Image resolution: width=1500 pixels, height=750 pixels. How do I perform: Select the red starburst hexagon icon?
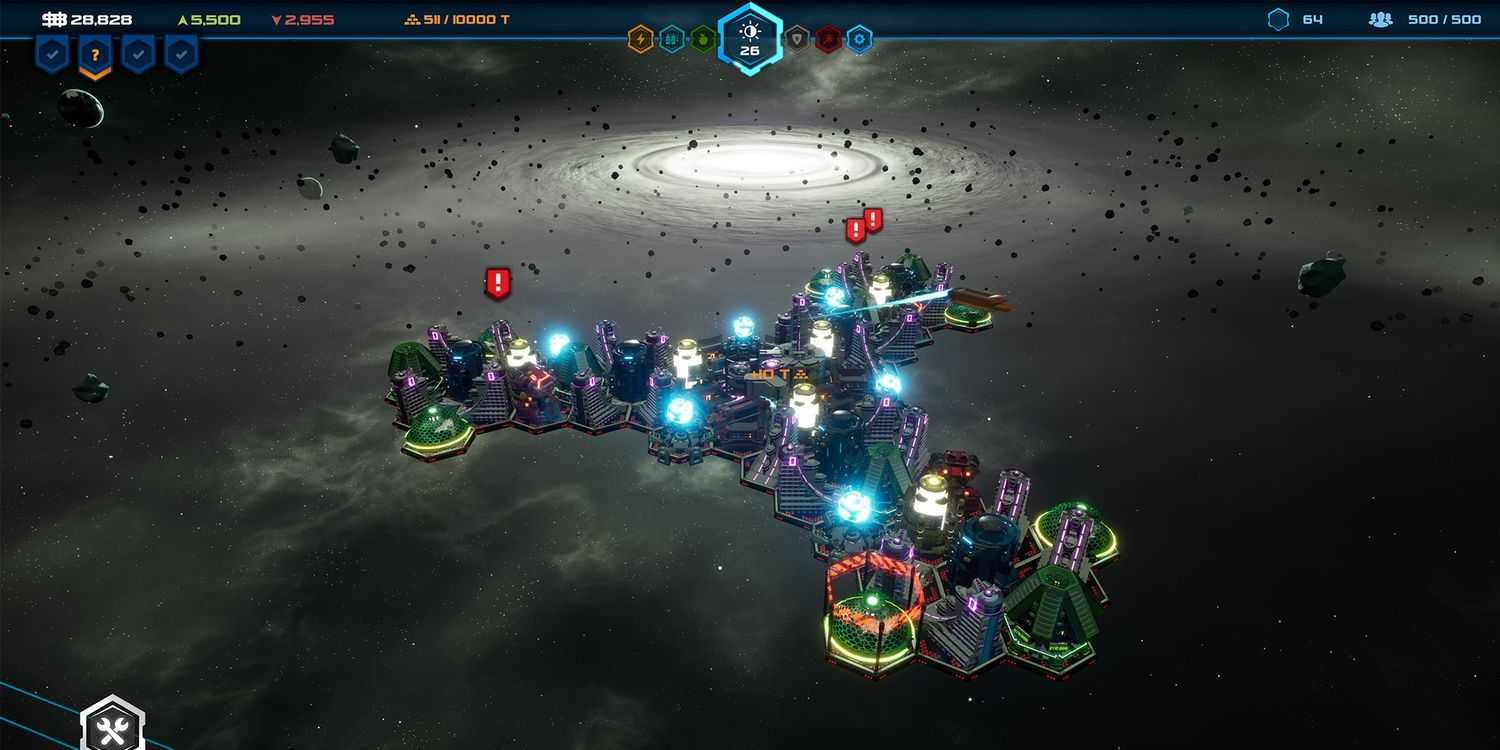pyautogui.click(x=828, y=39)
